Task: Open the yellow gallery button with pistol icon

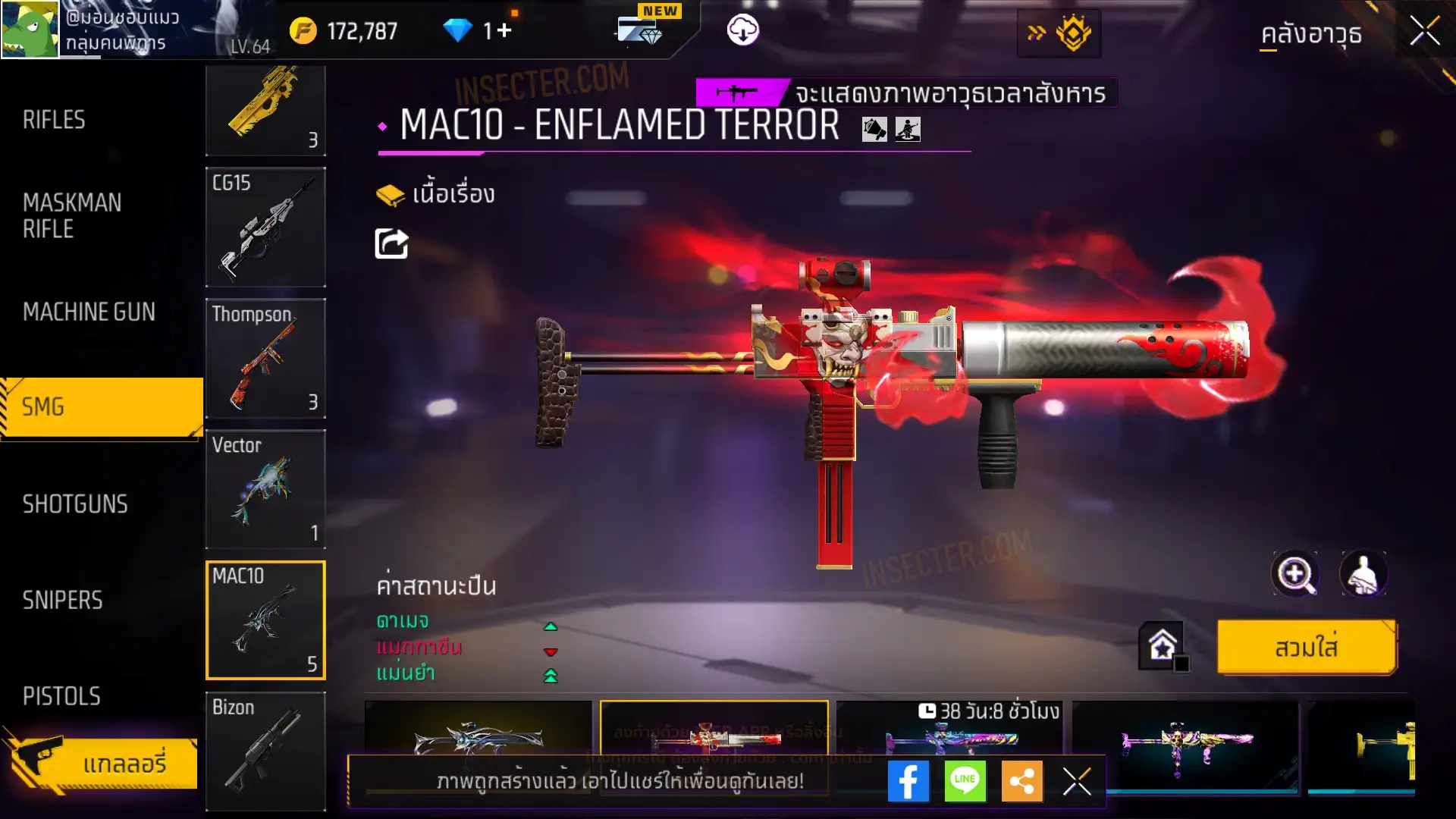Action: click(102, 763)
